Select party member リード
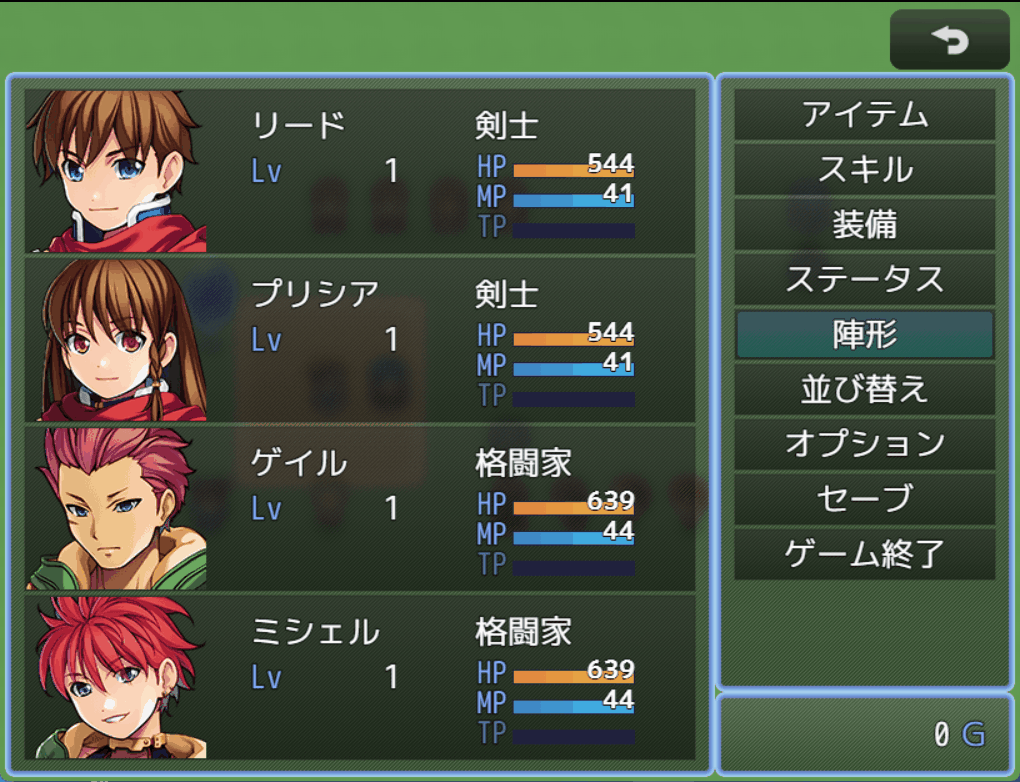This screenshot has width=1020, height=782. coord(360,171)
